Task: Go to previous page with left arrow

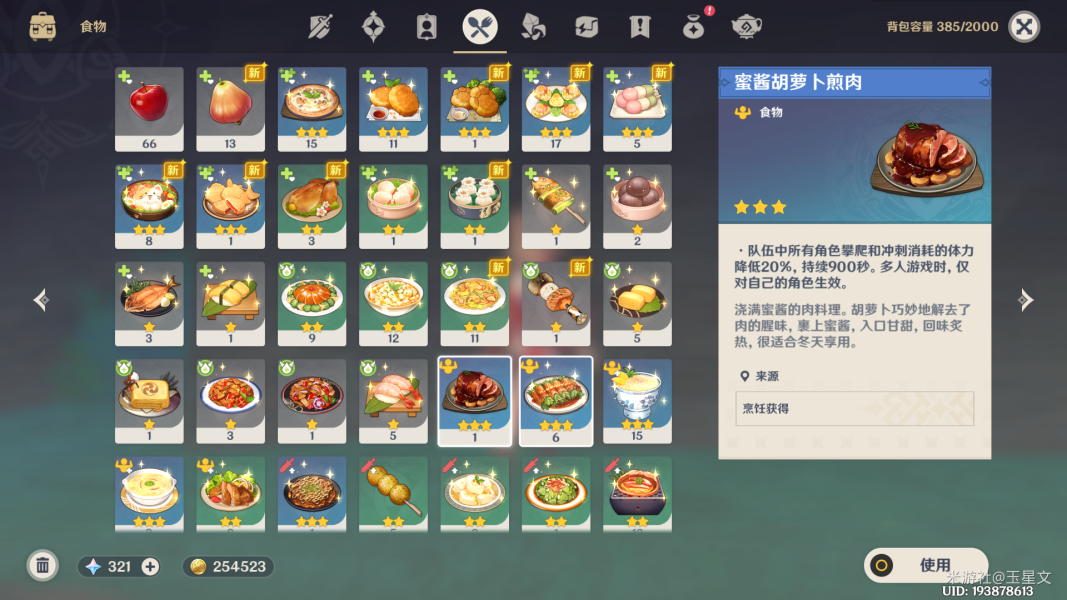Action: pos(41,299)
